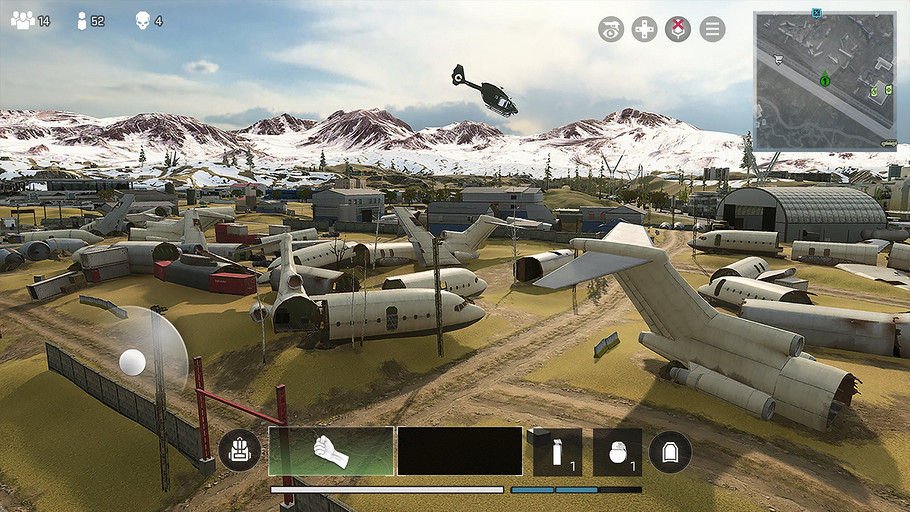Select the grenade equipment slot
Image resolution: width=910 pixels, height=512 pixels.
(x=617, y=452)
